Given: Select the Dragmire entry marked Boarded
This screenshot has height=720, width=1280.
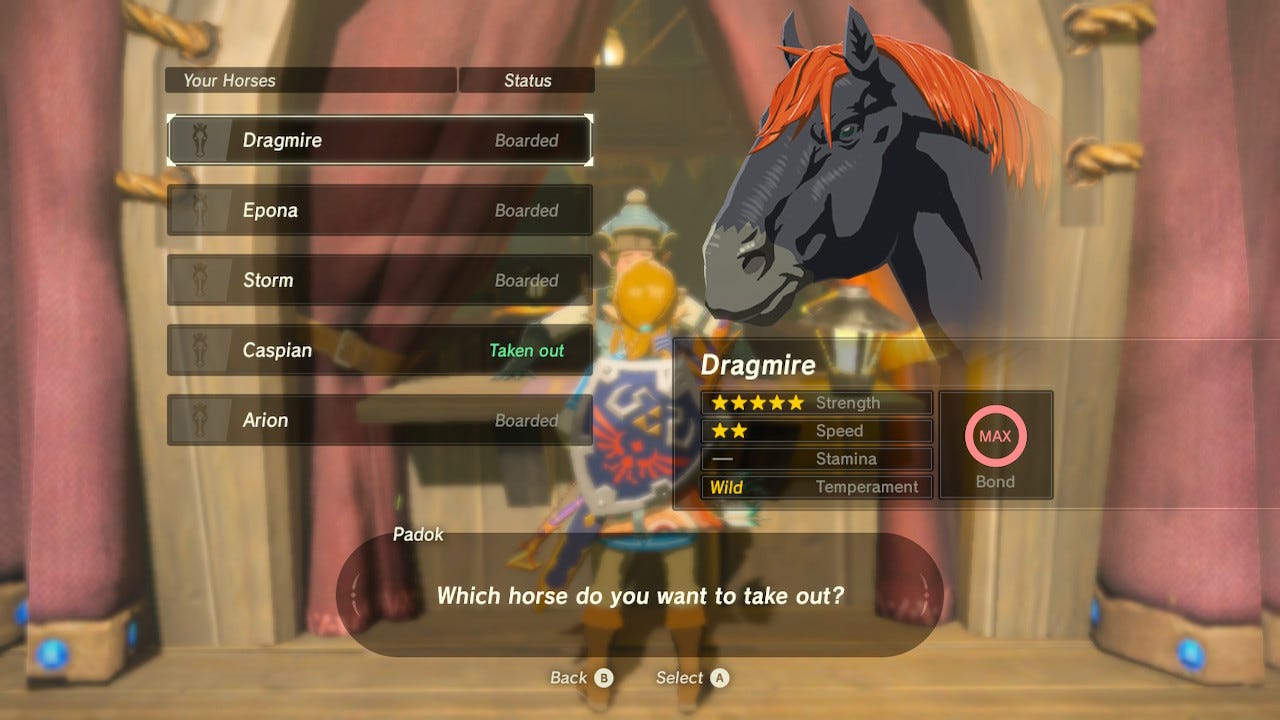Looking at the screenshot, I should [x=380, y=140].
